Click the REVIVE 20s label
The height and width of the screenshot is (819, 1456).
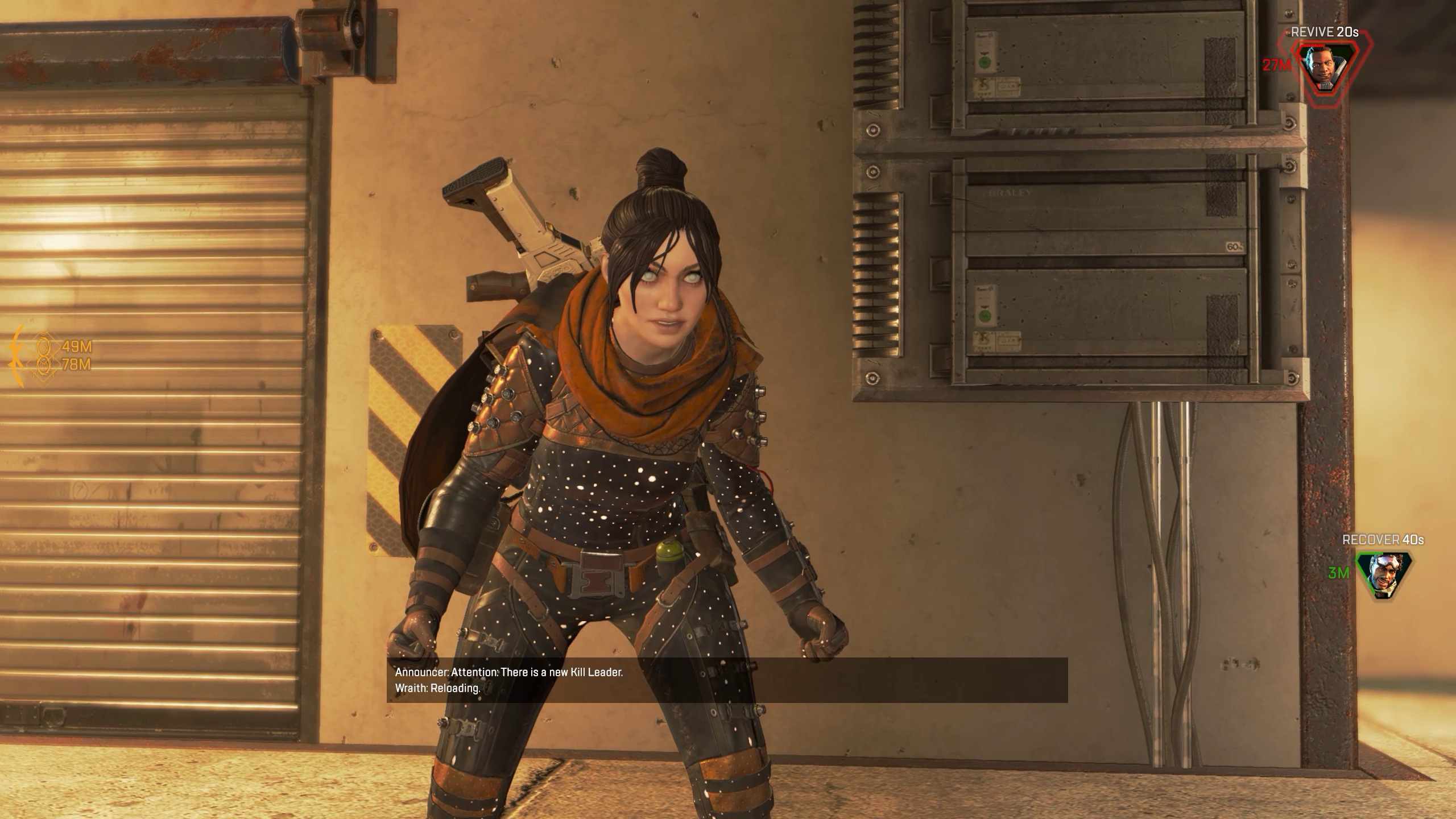(x=1324, y=32)
